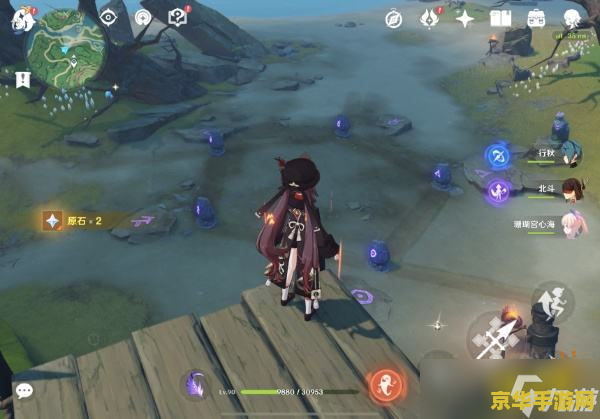Open the character profile icon in top right
This screenshot has height=419, width=600.
click(x=572, y=18)
